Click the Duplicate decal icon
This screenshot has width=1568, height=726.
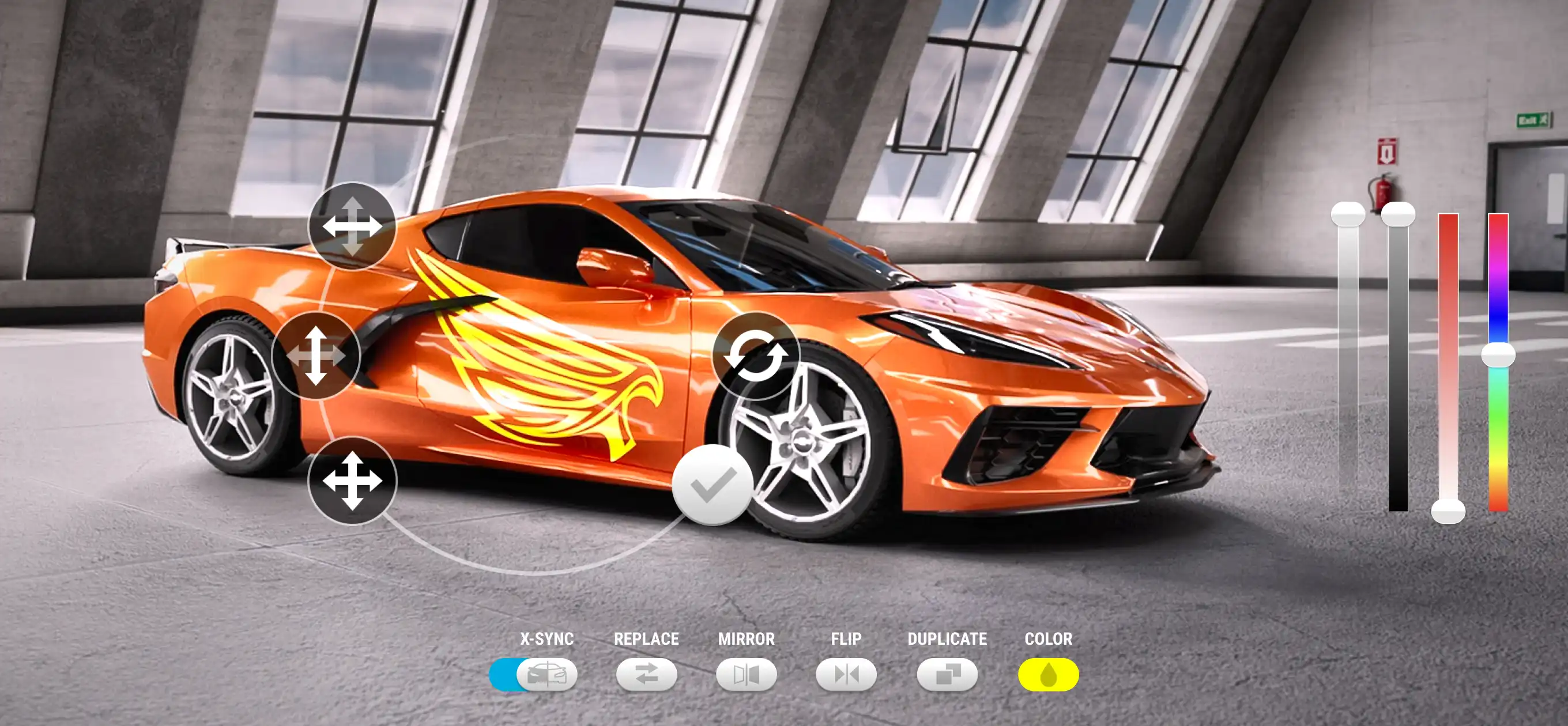(948, 674)
